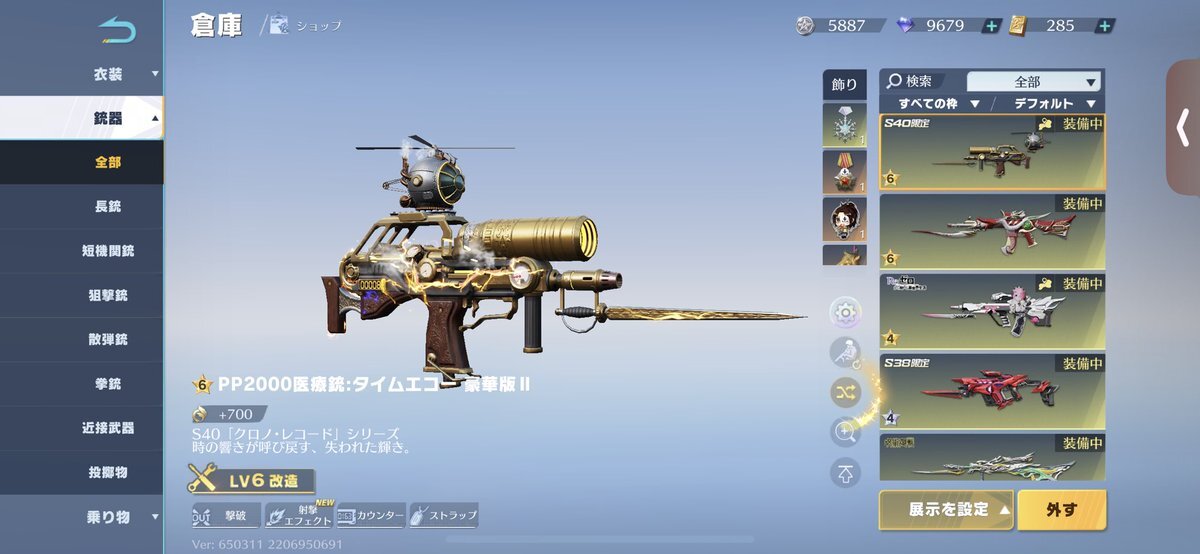Screen dimensions: 1200x554
Task: Open the 拳銃 pistol category
Action: (108, 383)
